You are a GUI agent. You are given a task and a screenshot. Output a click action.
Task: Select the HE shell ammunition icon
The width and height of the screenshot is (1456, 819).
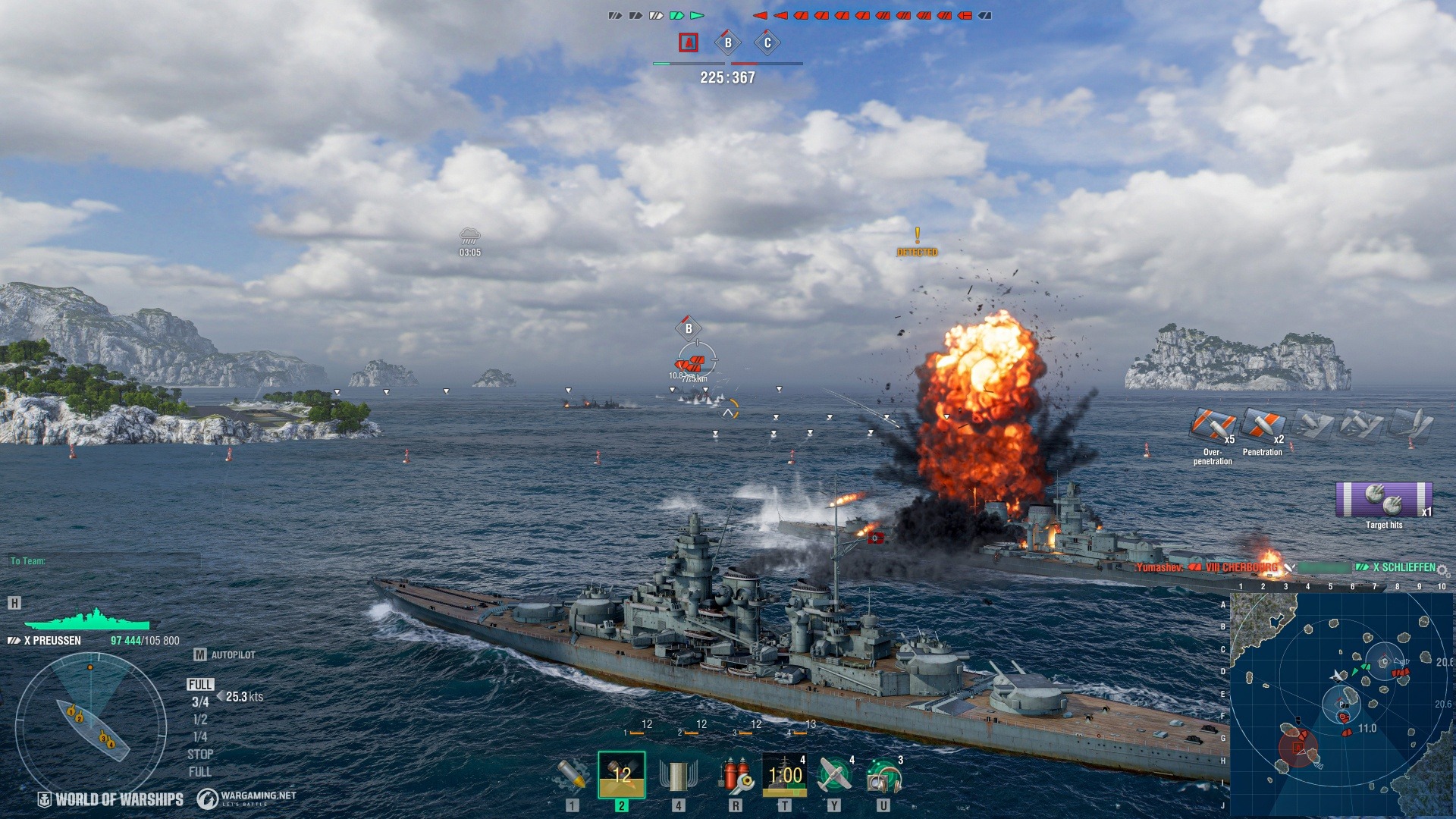tap(572, 775)
